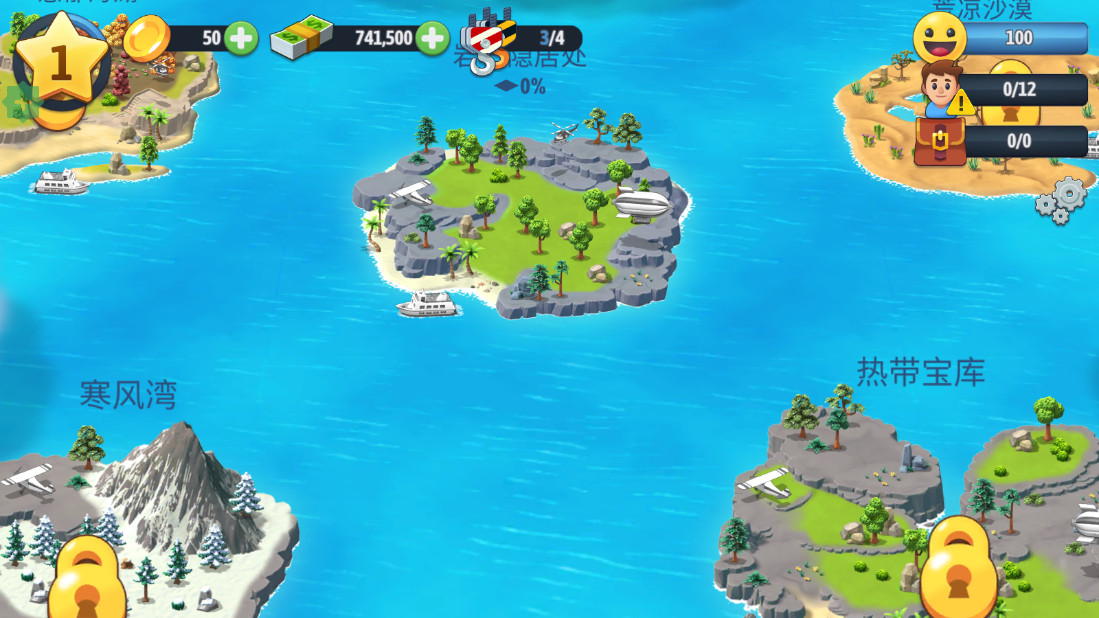The height and width of the screenshot is (618, 1099).
Task: Open the citizen population icon
Action: [940, 89]
